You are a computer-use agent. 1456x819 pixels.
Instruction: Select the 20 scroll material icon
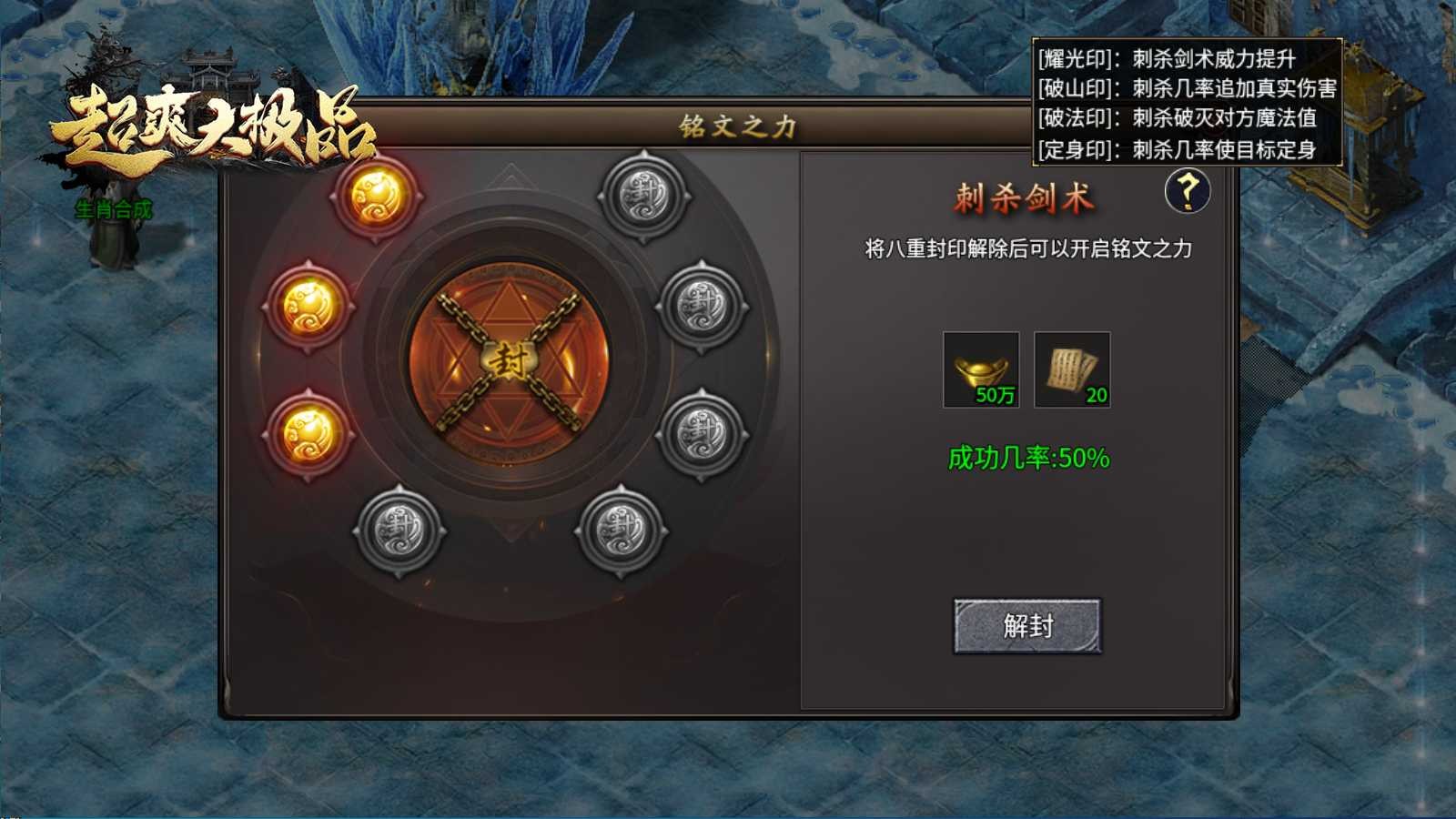1074,371
